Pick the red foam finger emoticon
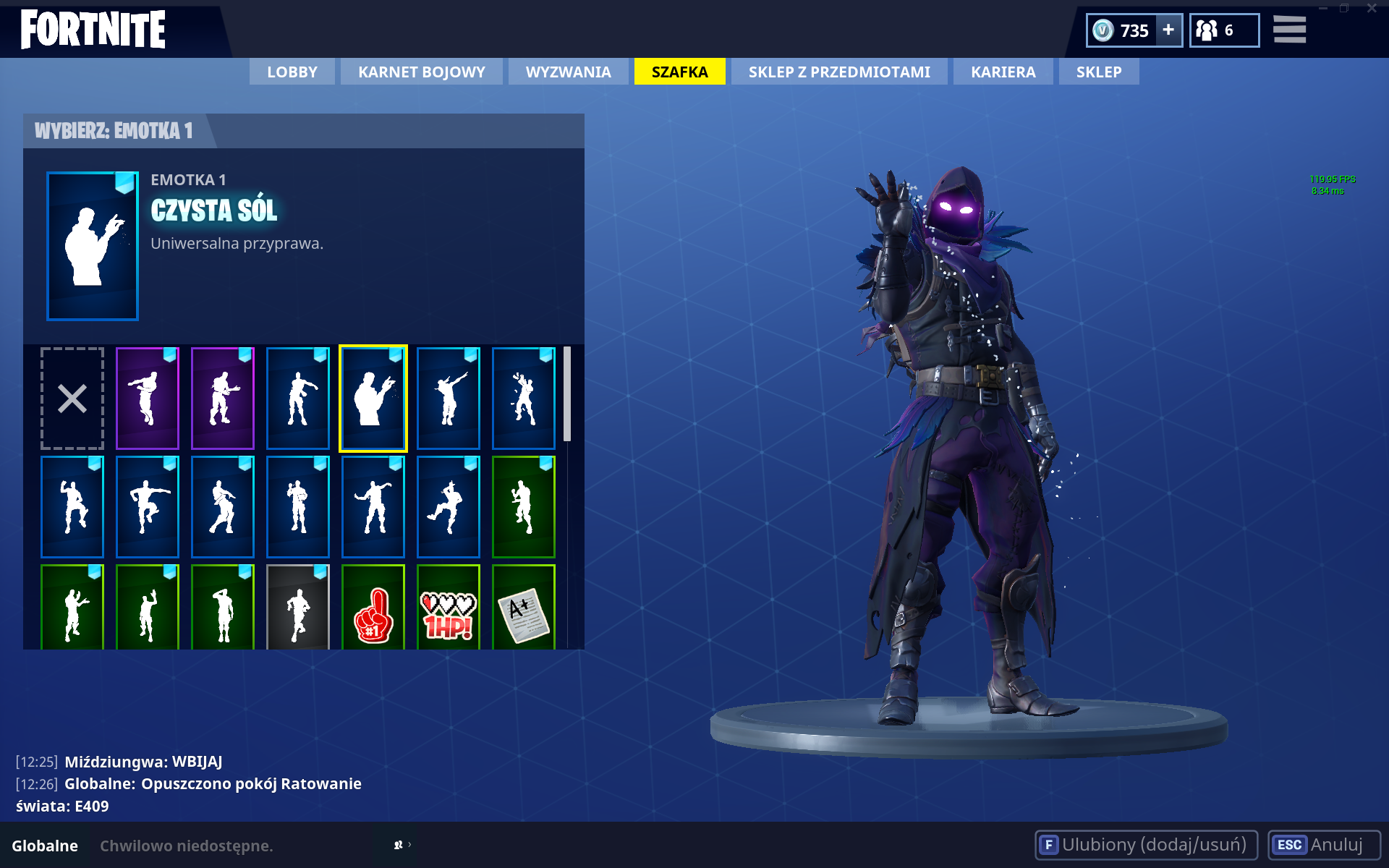Image resolution: width=1389 pixels, height=868 pixels. (373, 608)
